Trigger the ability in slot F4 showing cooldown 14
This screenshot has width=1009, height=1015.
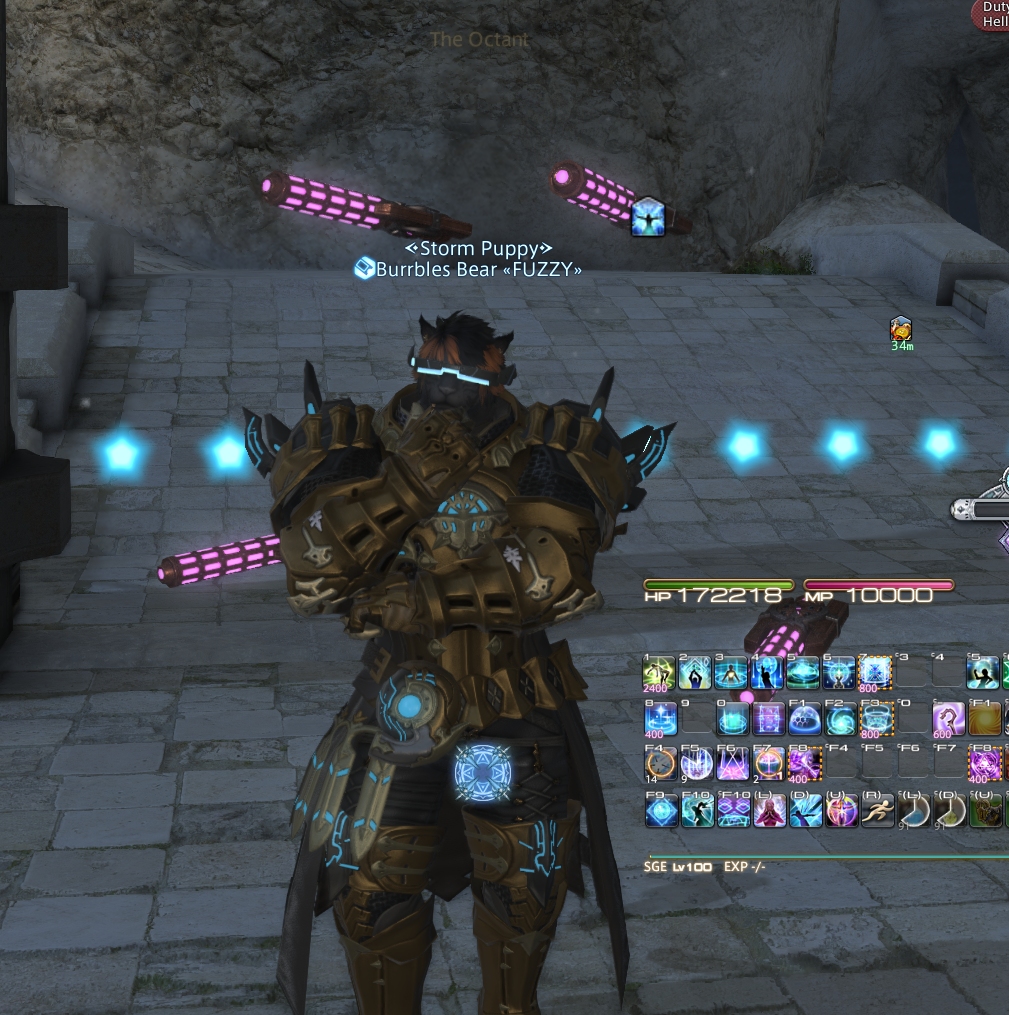point(658,765)
